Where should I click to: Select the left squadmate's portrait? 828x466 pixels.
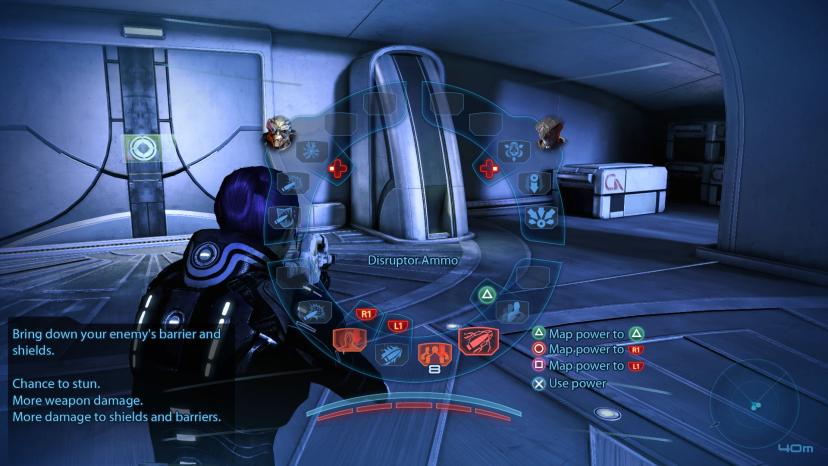pyautogui.click(x=278, y=132)
